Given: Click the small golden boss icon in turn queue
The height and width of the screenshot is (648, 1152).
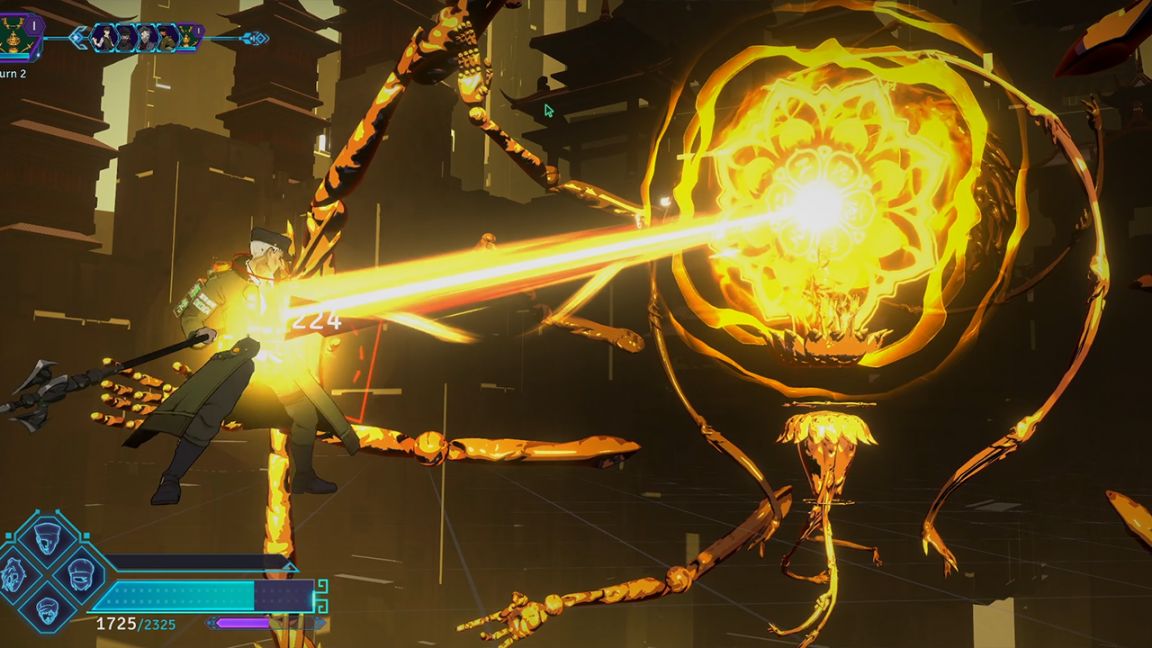Looking at the screenshot, I should [187, 37].
